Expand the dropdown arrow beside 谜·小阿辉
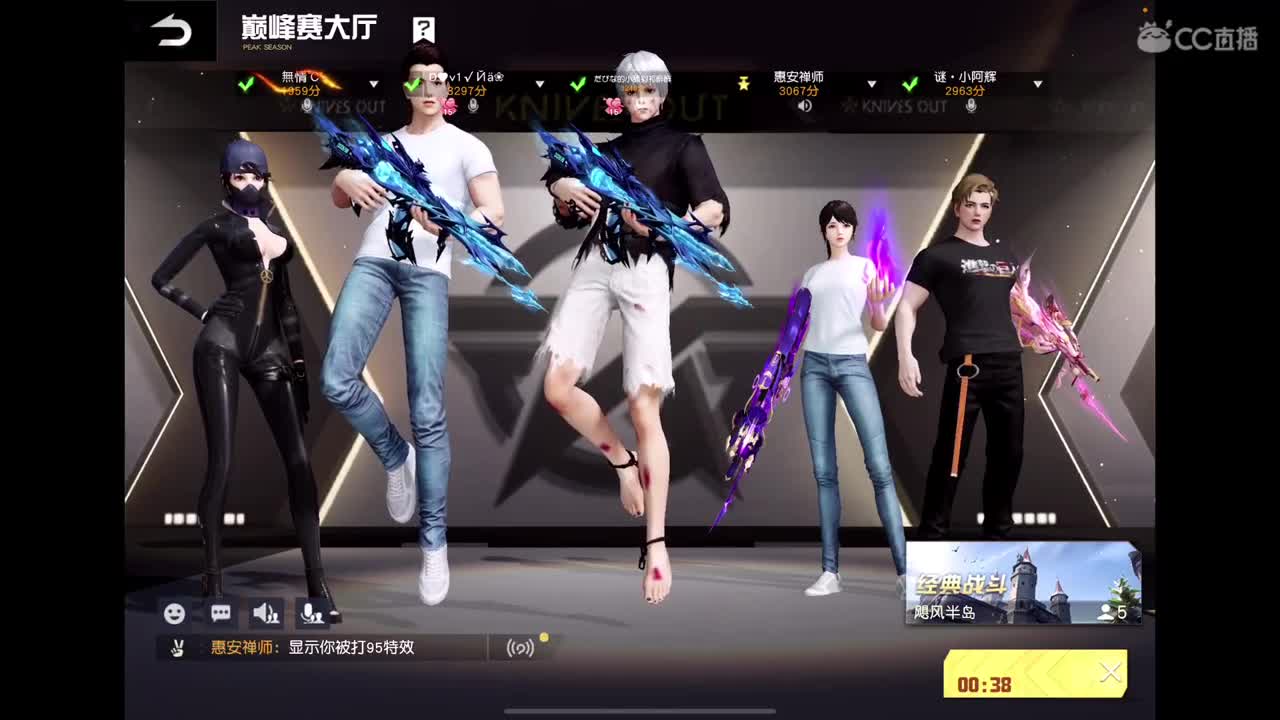 pyautogui.click(x=1038, y=86)
